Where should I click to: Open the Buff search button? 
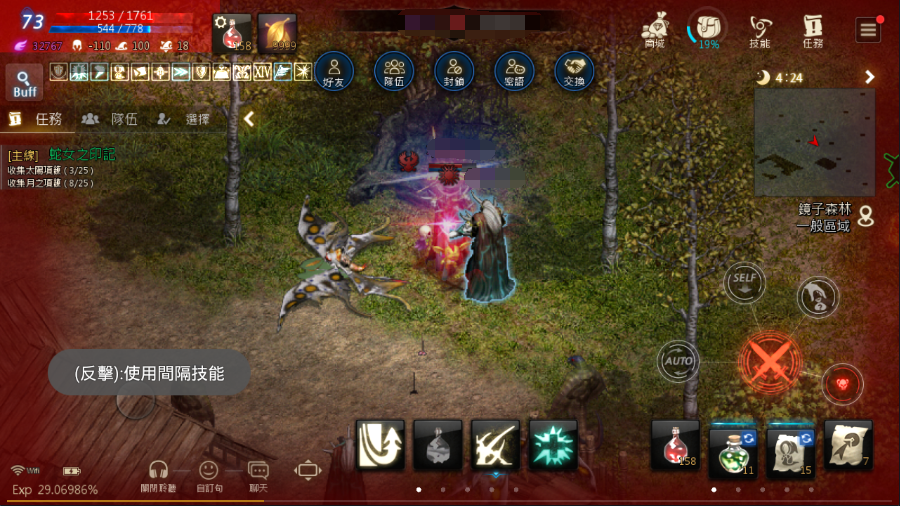[24, 82]
